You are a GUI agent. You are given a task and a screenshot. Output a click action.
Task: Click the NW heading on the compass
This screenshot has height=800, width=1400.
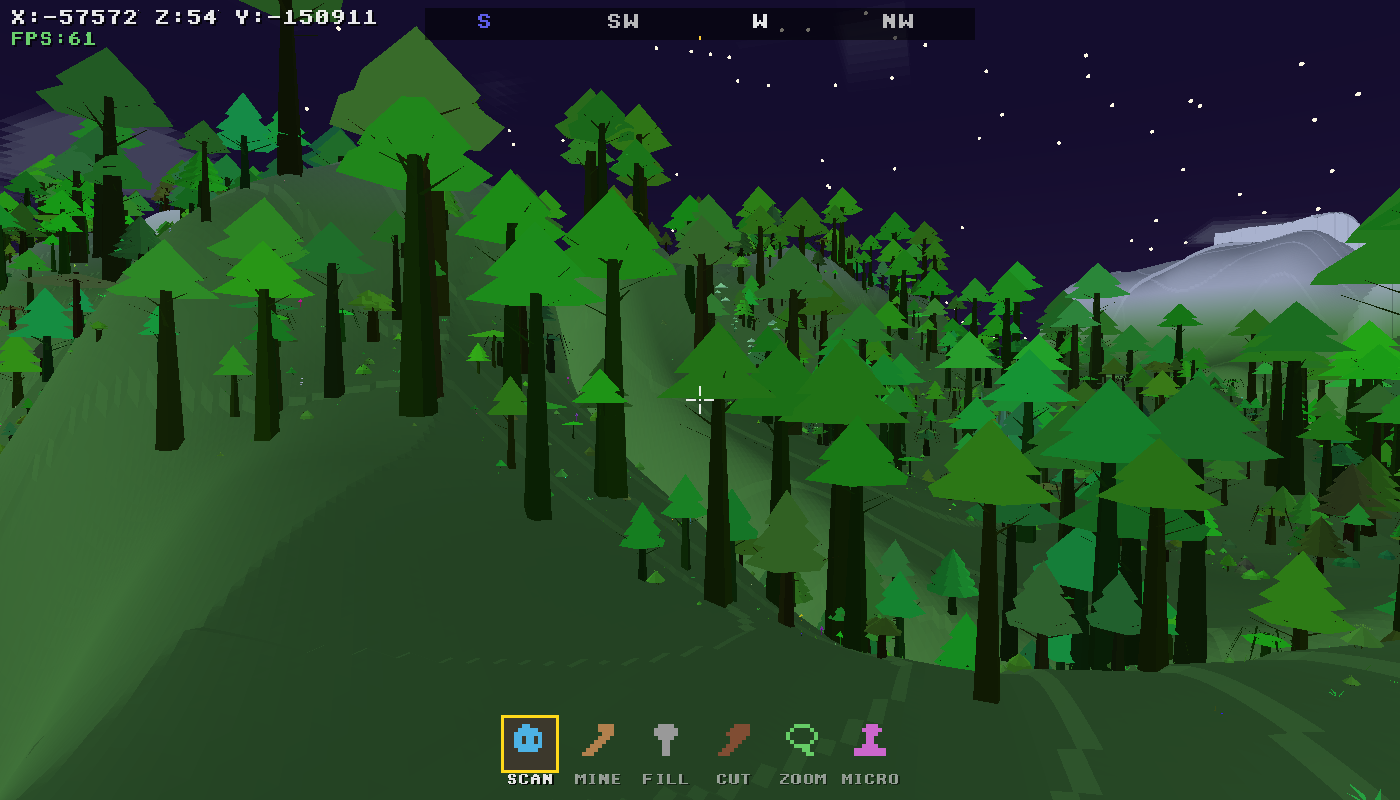tap(898, 20)
